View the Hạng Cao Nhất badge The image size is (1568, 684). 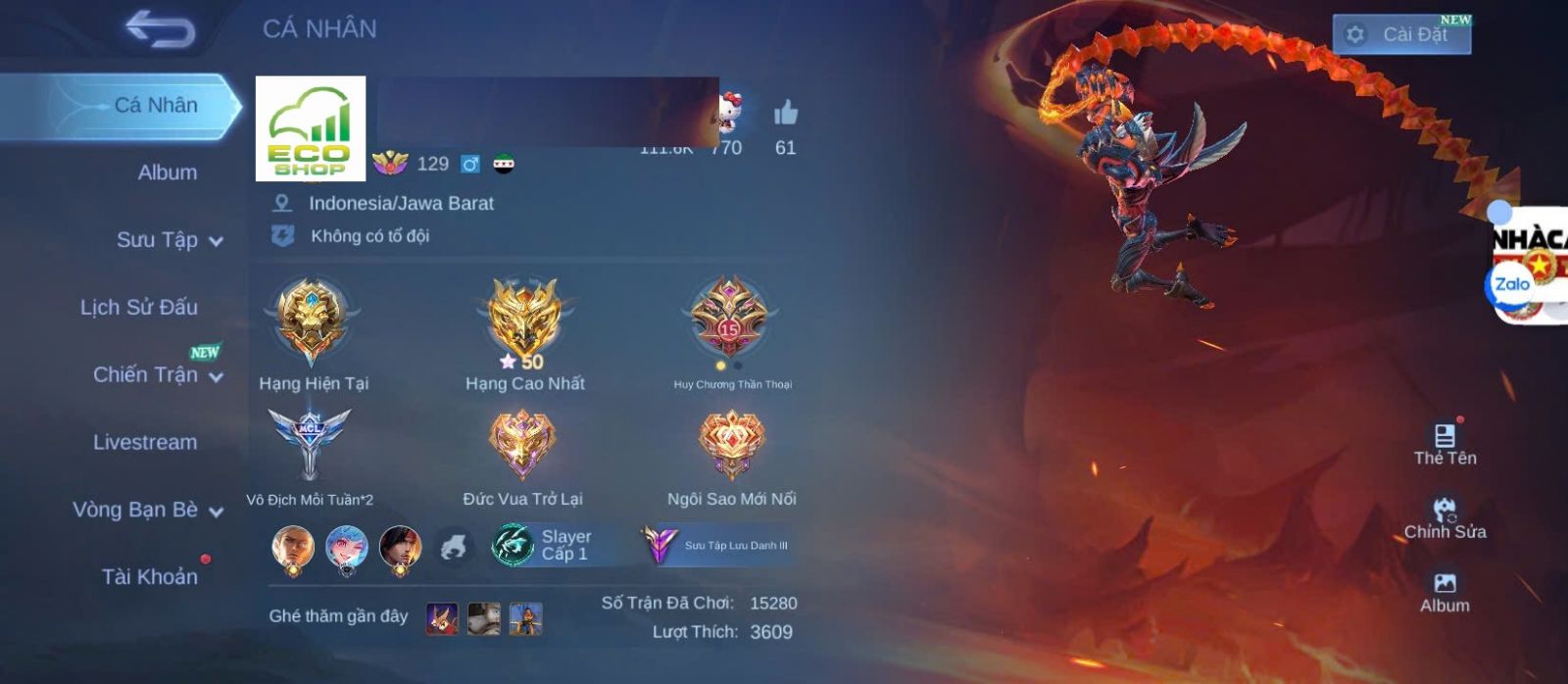pos(524,318)
